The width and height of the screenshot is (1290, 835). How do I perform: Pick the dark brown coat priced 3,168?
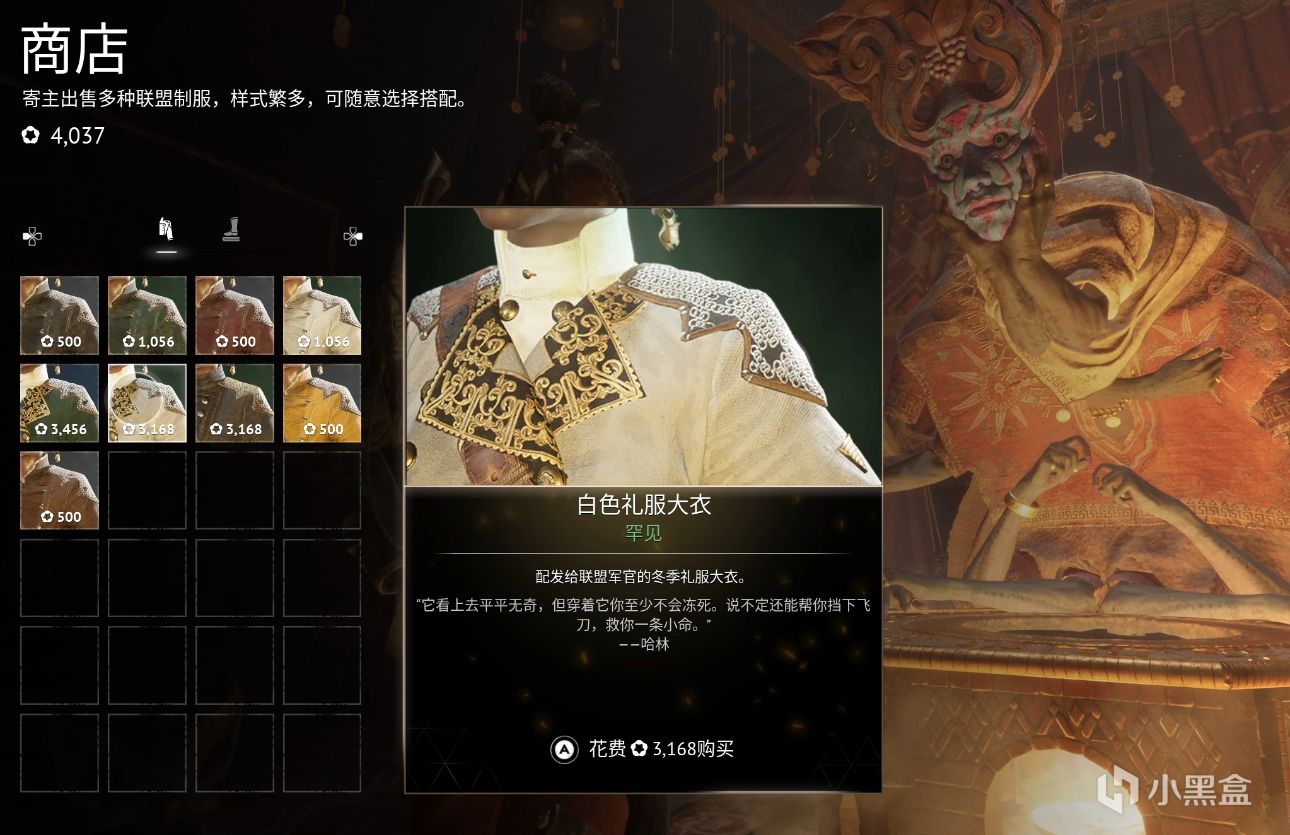point(234,402)
